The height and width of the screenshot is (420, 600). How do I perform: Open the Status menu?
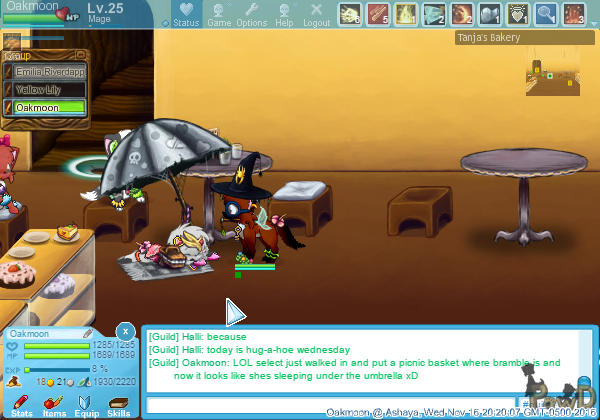tap(185, 14)
